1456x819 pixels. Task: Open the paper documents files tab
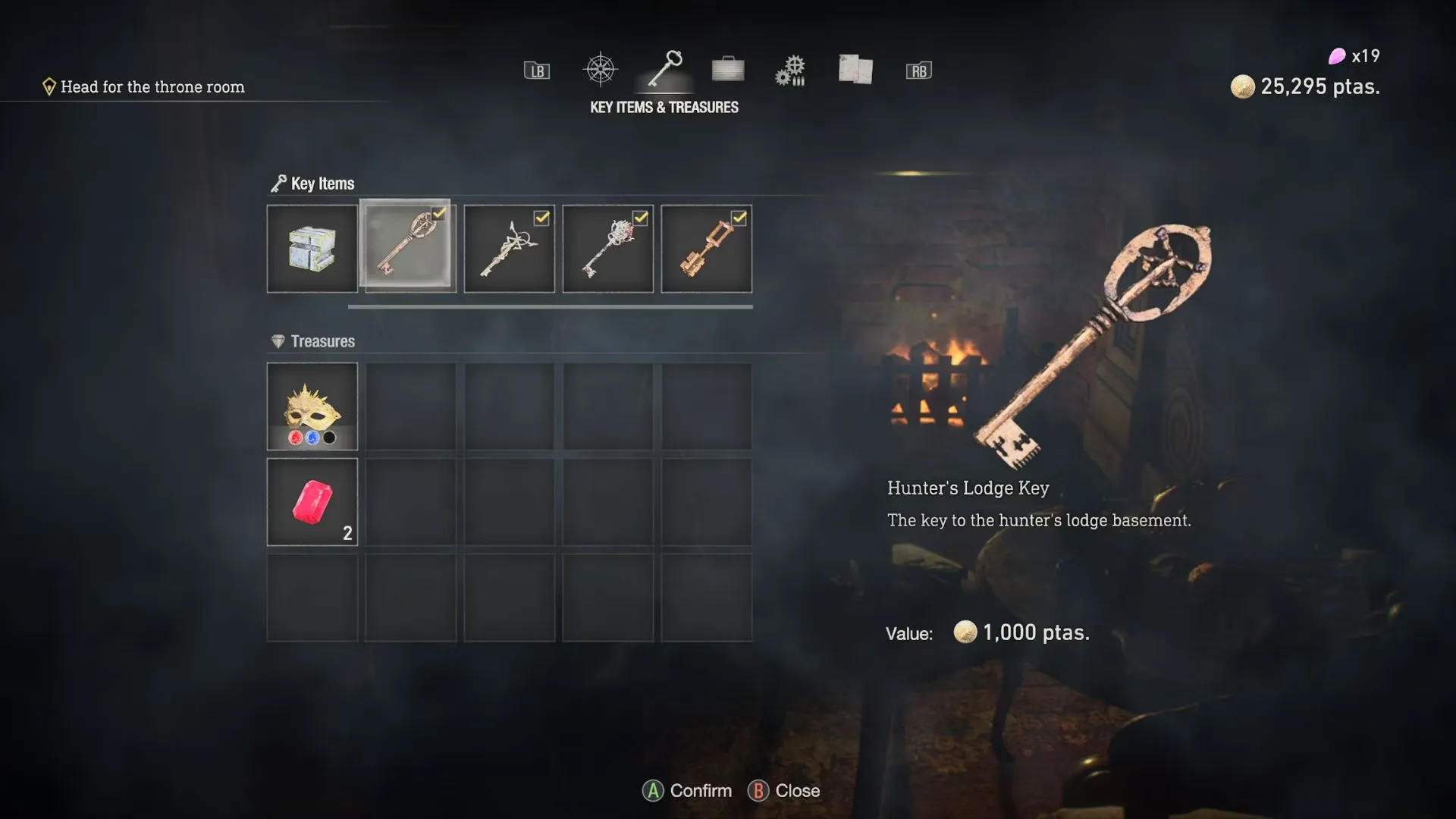tap(855, 70)
